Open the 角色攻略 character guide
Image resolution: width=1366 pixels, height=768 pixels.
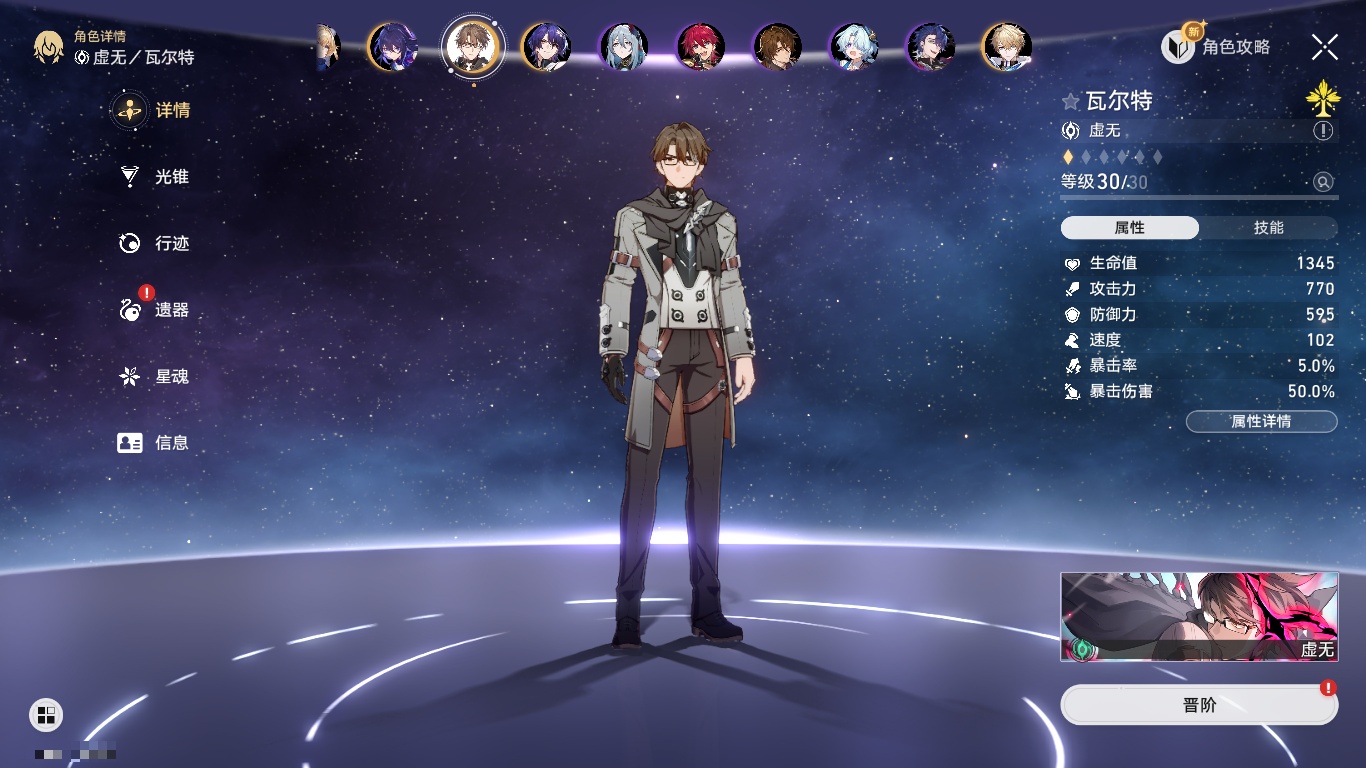(x=1216, y=46)
